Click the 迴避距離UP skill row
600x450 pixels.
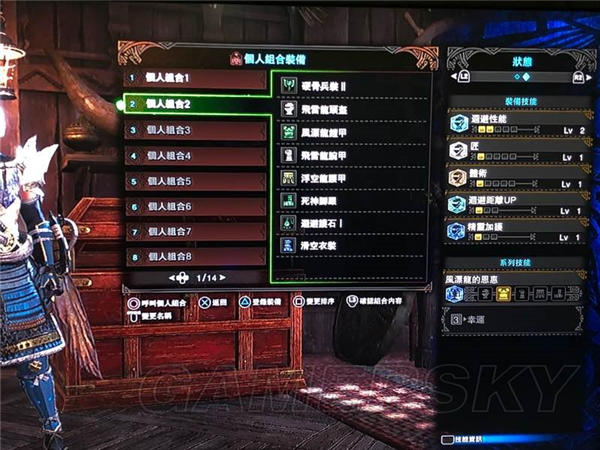[x=516, y=205]
